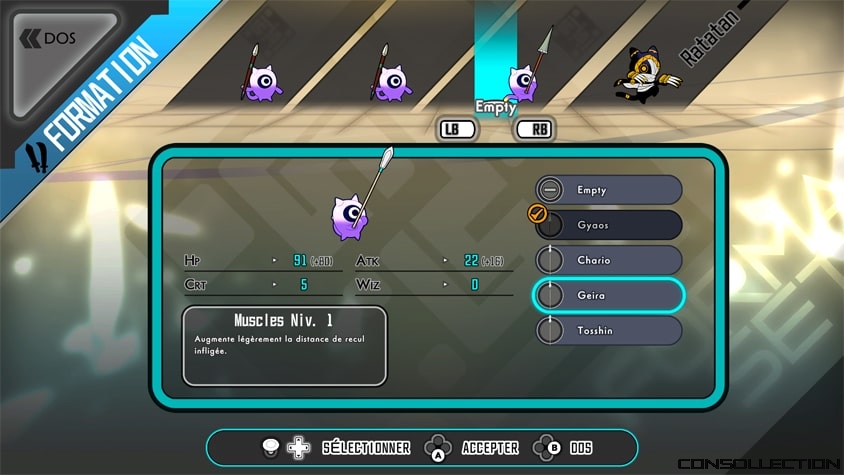Pick Chario in the formation list

[x=609, y=260]
